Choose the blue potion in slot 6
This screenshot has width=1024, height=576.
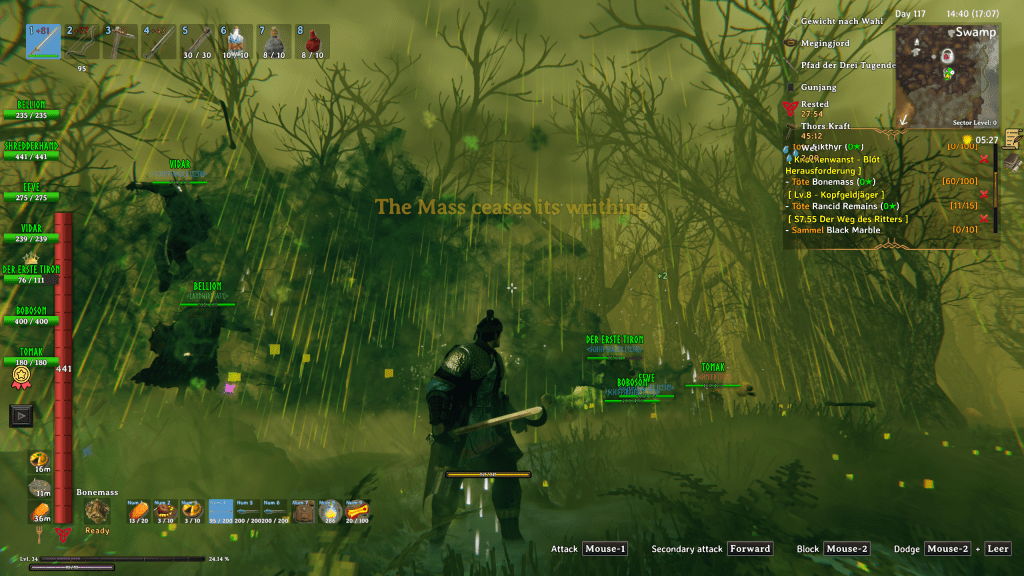[235, 42]
